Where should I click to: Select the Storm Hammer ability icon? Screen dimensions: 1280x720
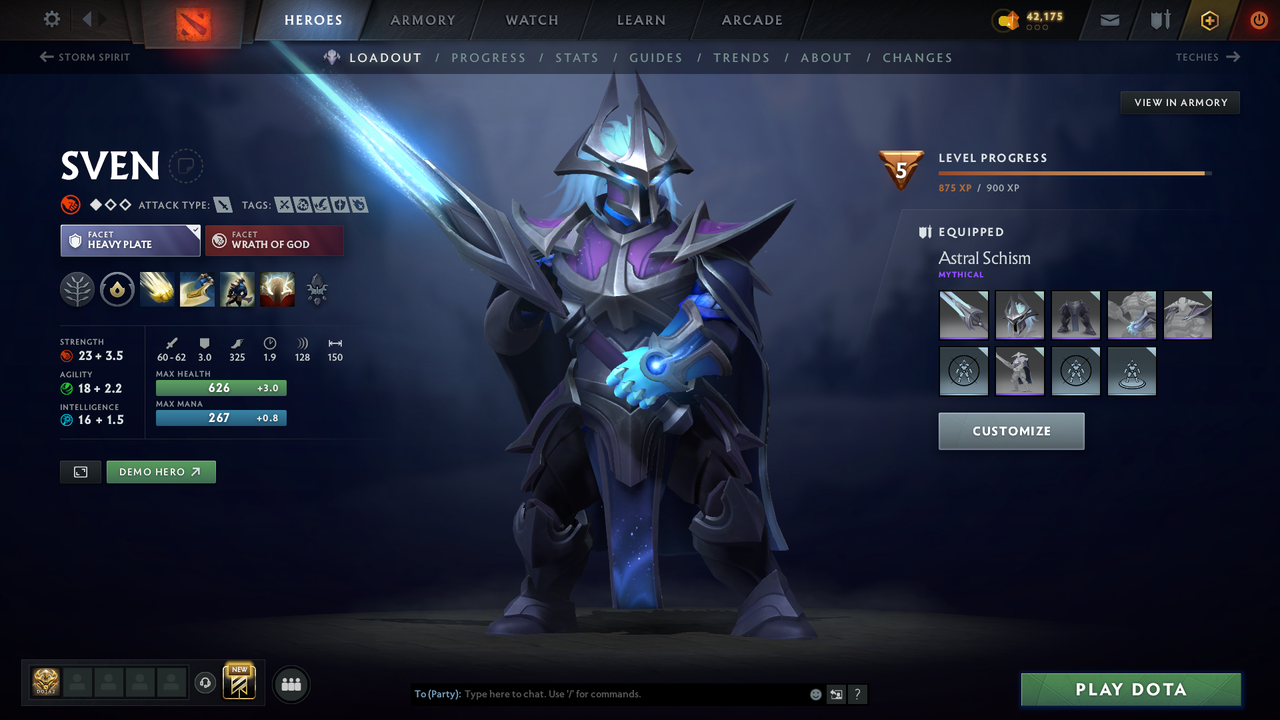[x=157, y=289]
